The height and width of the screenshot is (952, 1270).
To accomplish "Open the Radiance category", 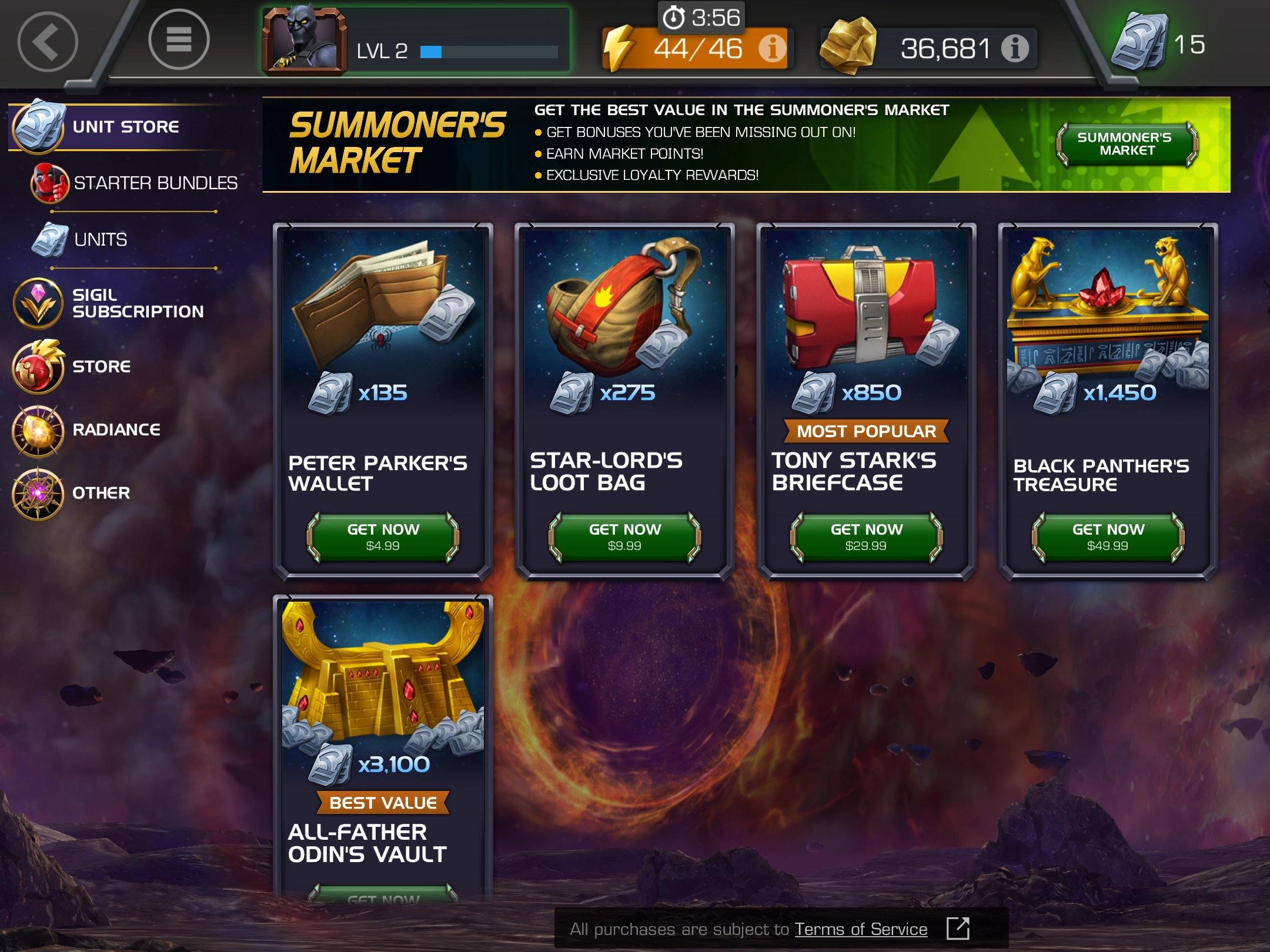I will [116, 430].
